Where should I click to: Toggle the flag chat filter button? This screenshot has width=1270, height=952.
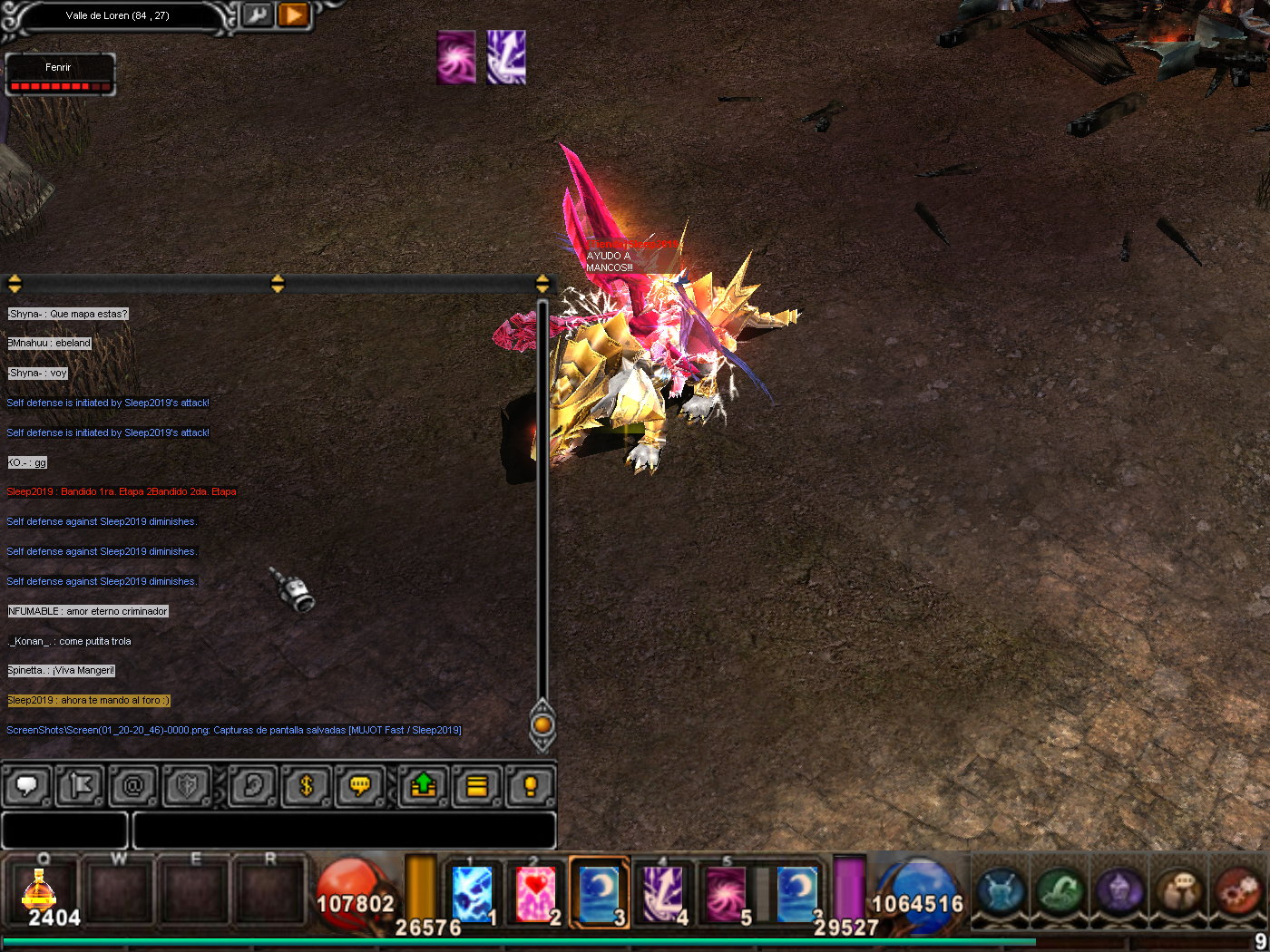(80, 785)
